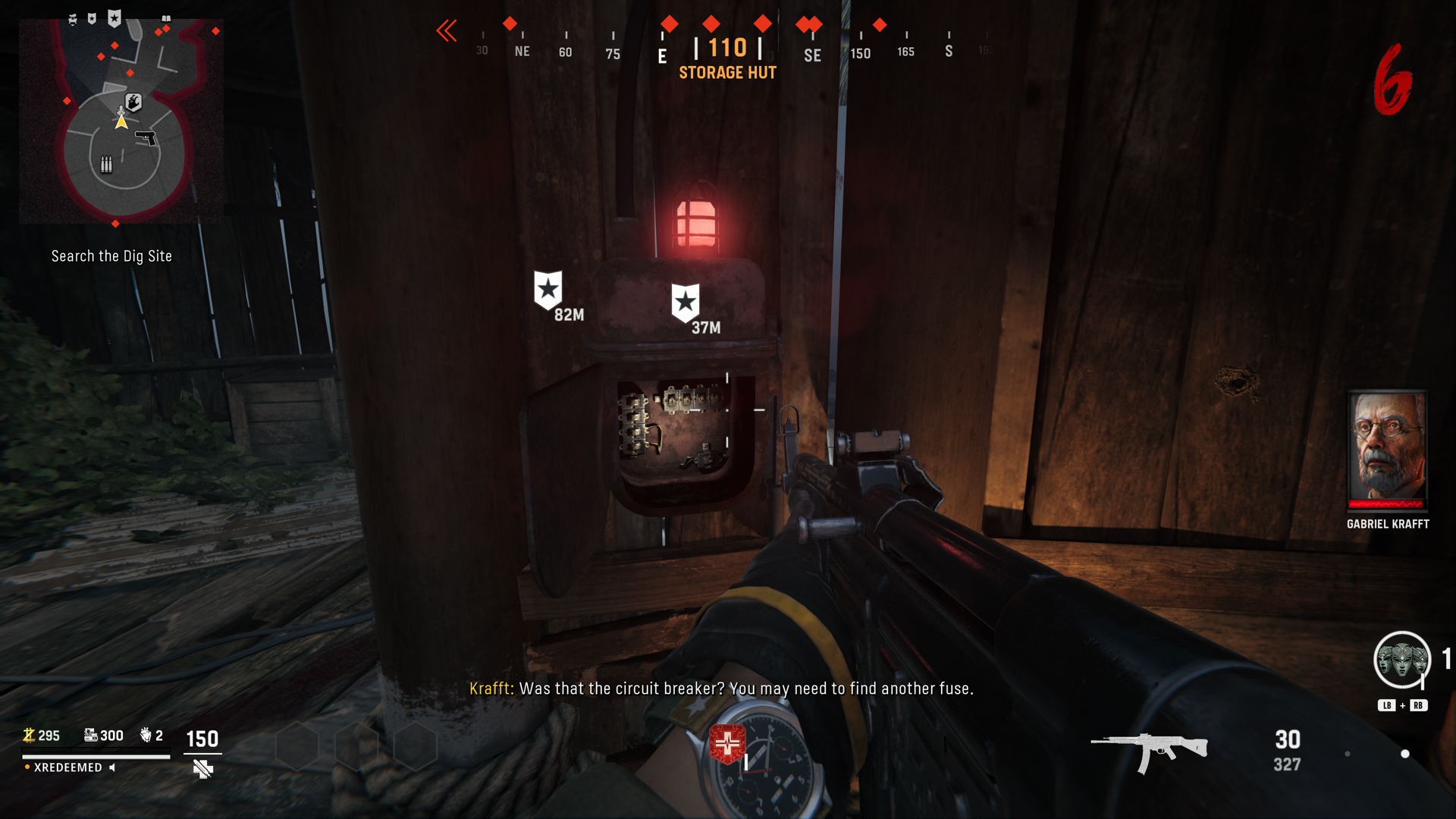Select an empty hexagonal perk slot

296,747
